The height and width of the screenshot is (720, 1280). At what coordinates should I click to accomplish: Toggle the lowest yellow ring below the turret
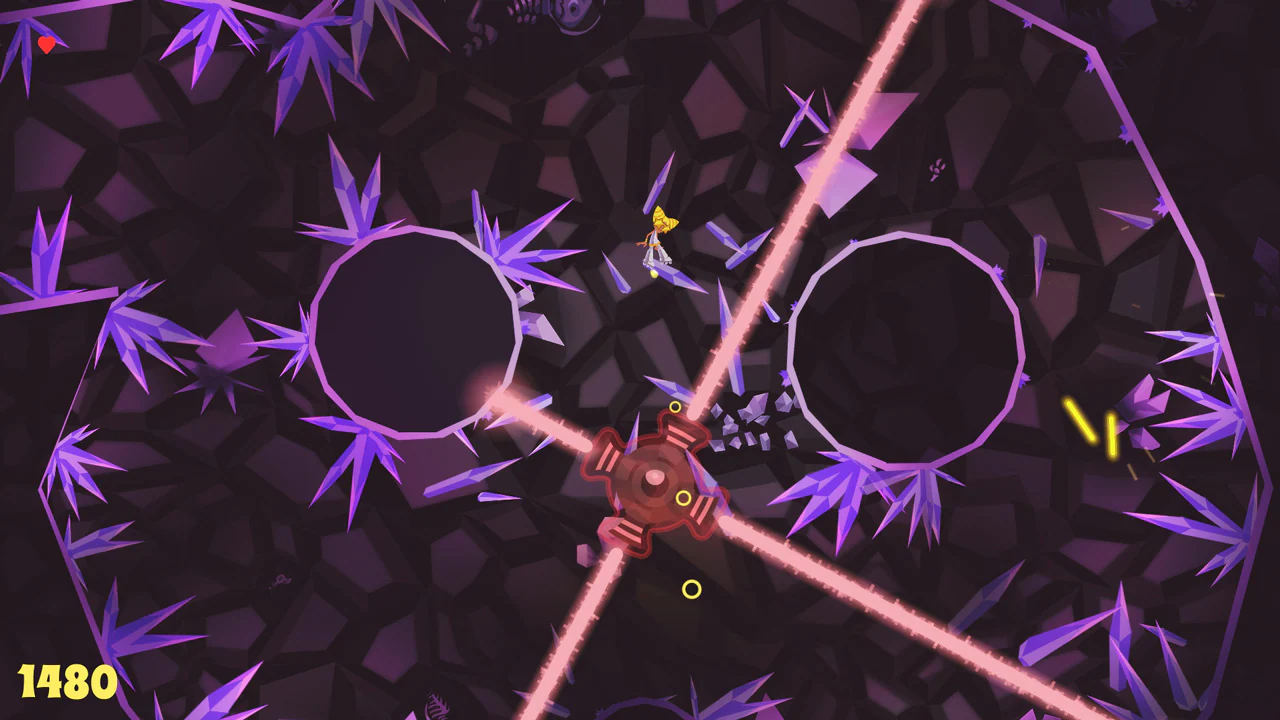point(690,590)
